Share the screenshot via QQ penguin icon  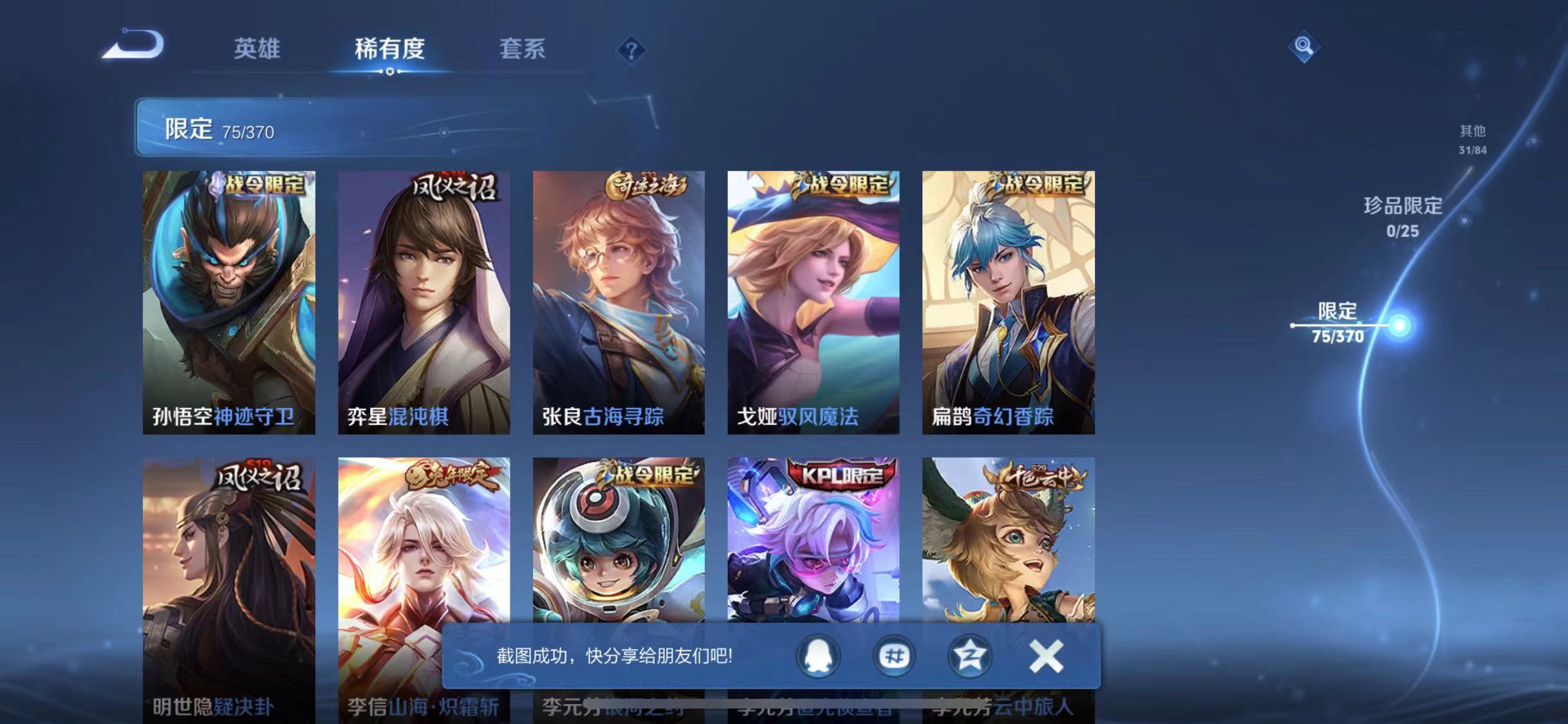tap(817, 657)
